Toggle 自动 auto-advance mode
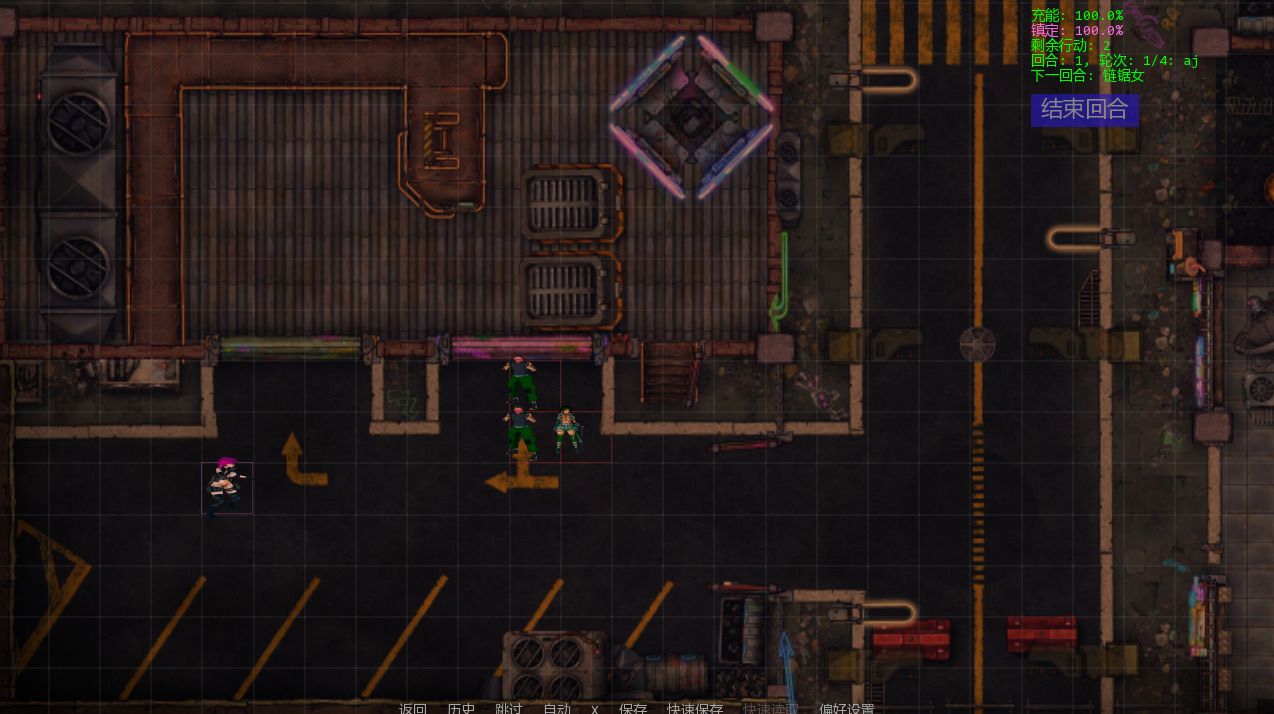Screen dimensions: 1274x714 [x=557, y=708]
